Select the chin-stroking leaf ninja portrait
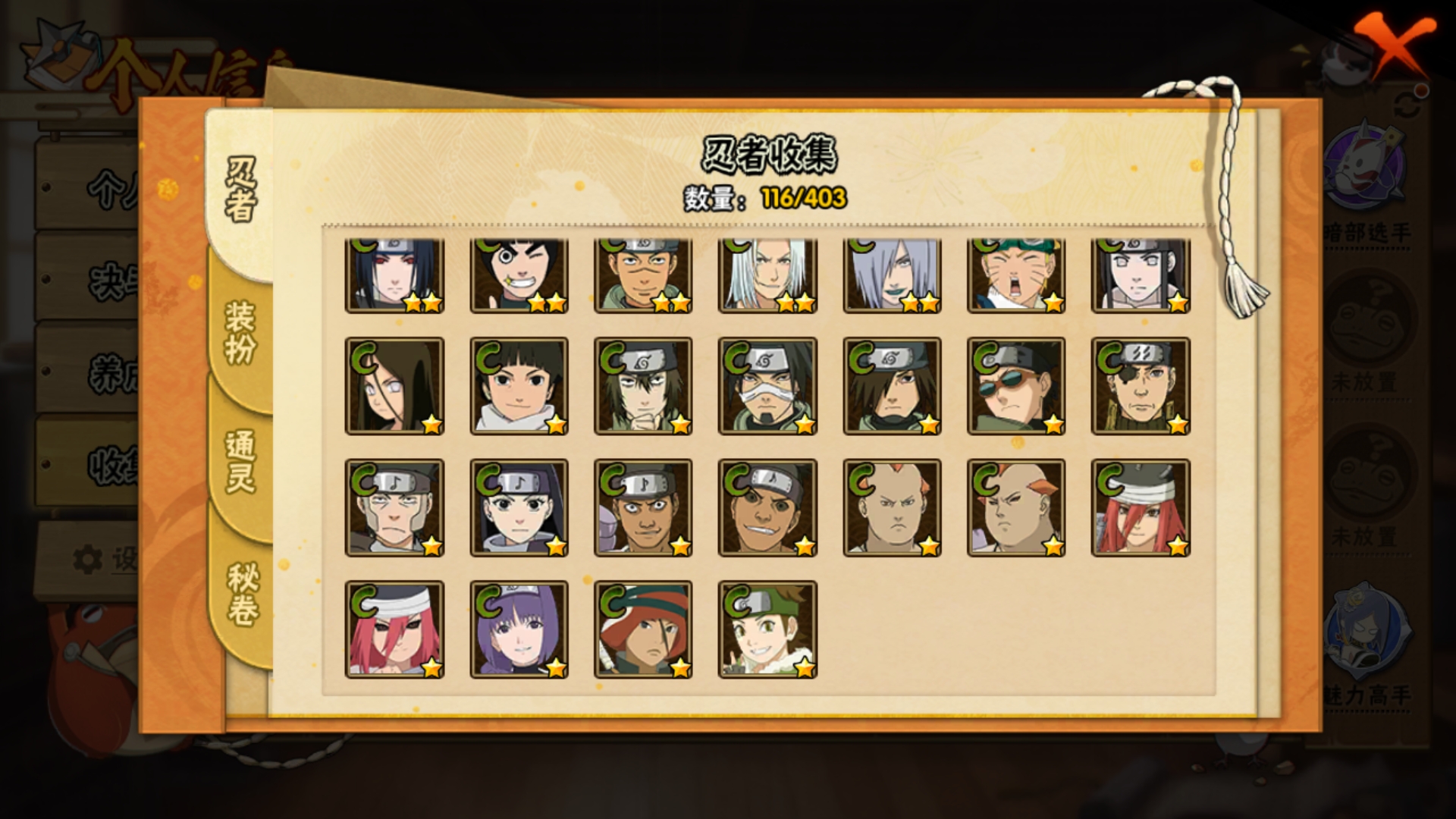Image resolution: width=1456 pixels, height=819 pixels. [x=643, y=386]
